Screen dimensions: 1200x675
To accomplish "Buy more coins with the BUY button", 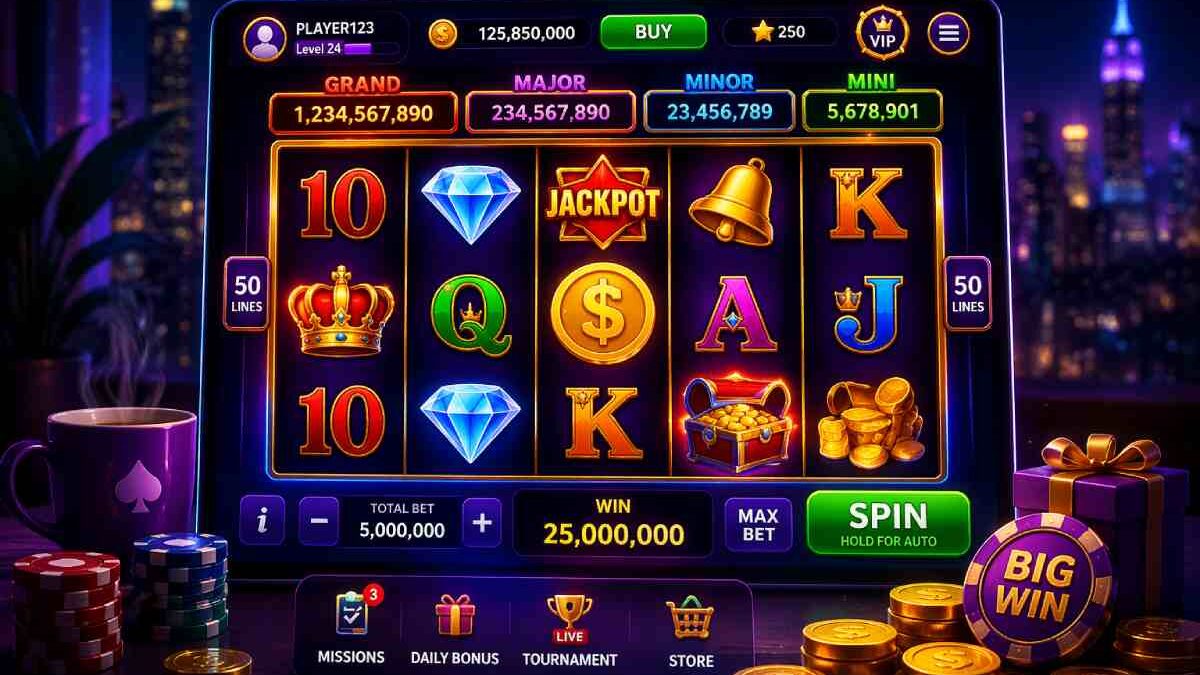I will 653,32.
